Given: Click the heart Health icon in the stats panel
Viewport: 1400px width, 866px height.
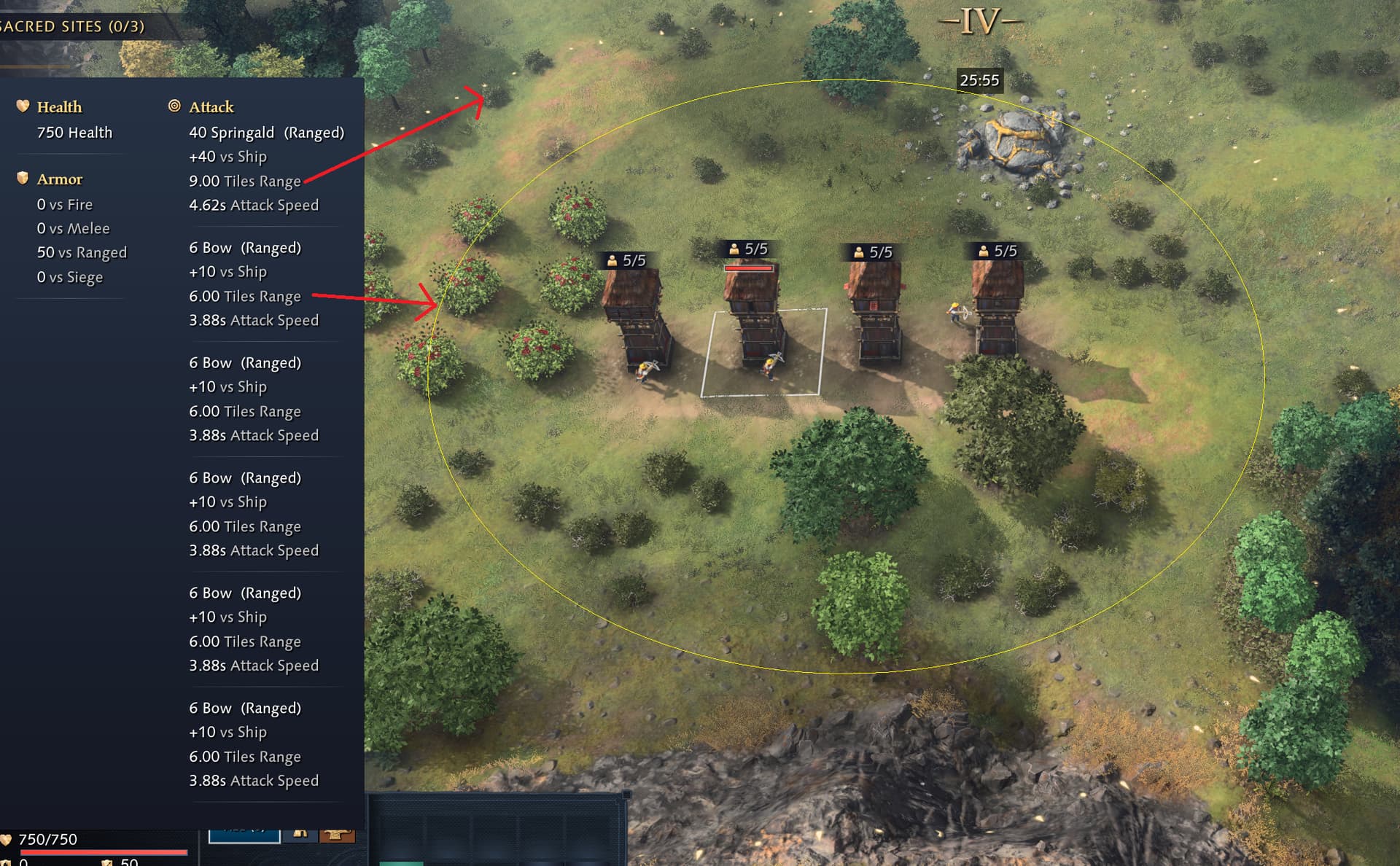Looking at the screenshot, I should pyautogui.click(x=23, y=106).
